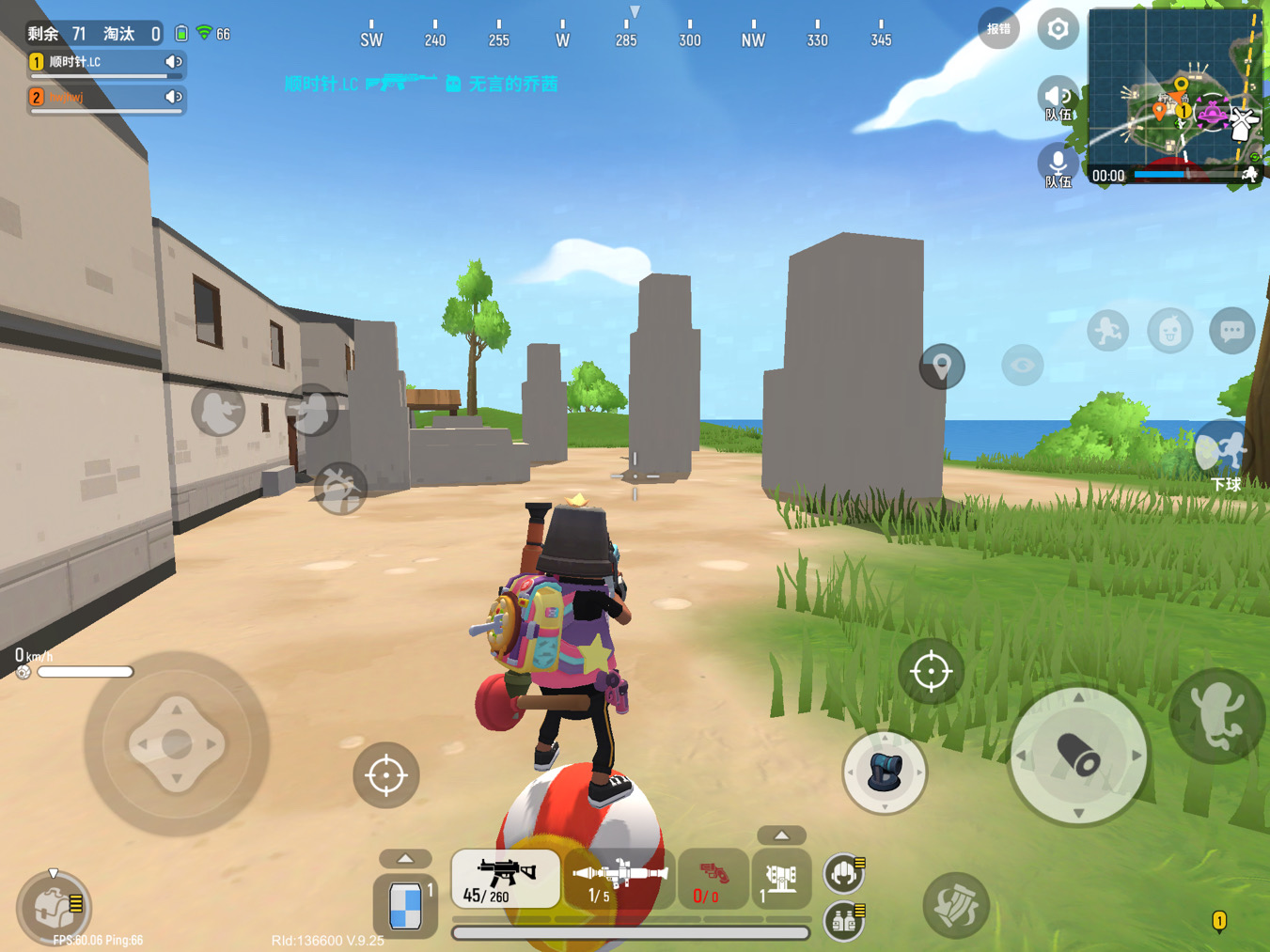Image resolution: width=1270 pixels, height=952 pixels.
Task: Open the chat message bubble icon
Action: click(1231, 331)
